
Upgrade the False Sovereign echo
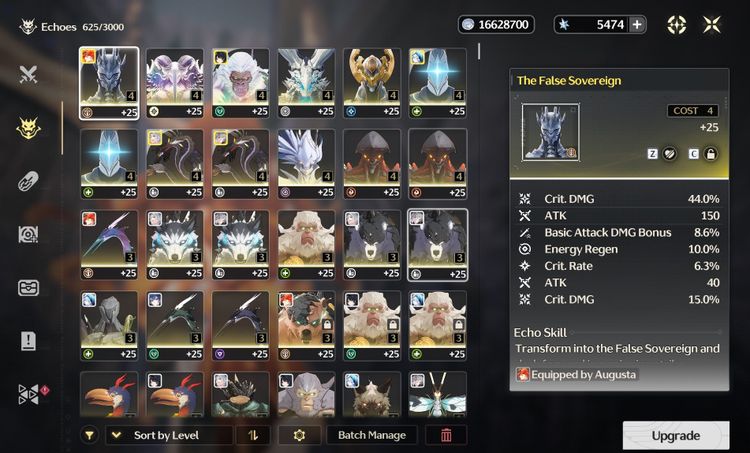click(x=675, y=435)
